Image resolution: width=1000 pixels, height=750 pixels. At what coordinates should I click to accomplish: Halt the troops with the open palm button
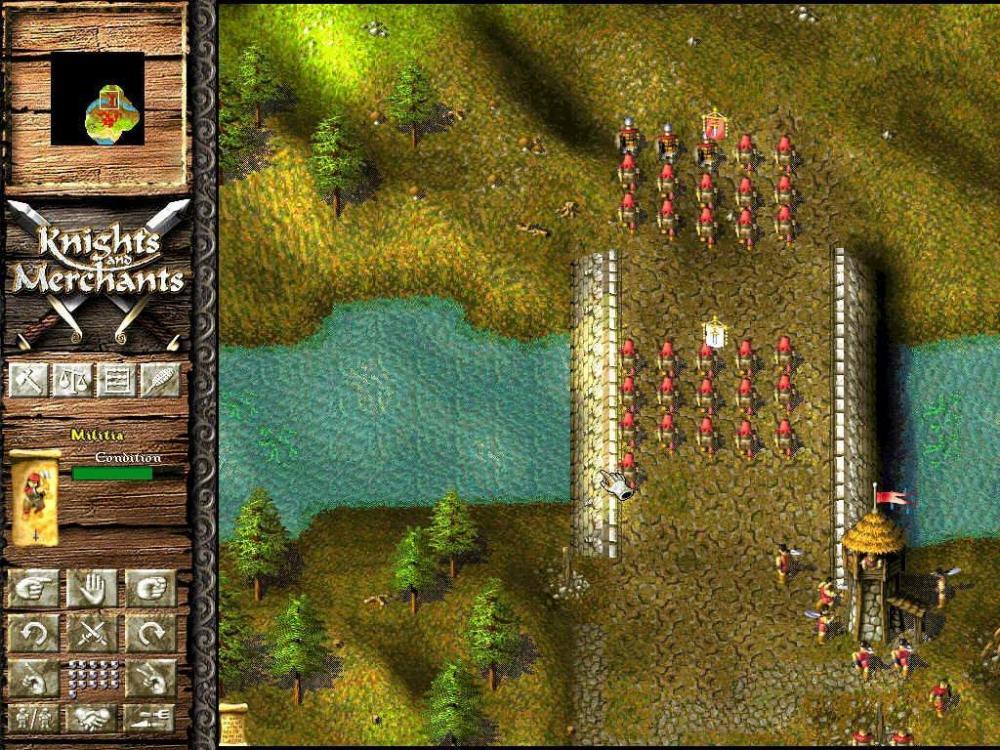point(92,589)
